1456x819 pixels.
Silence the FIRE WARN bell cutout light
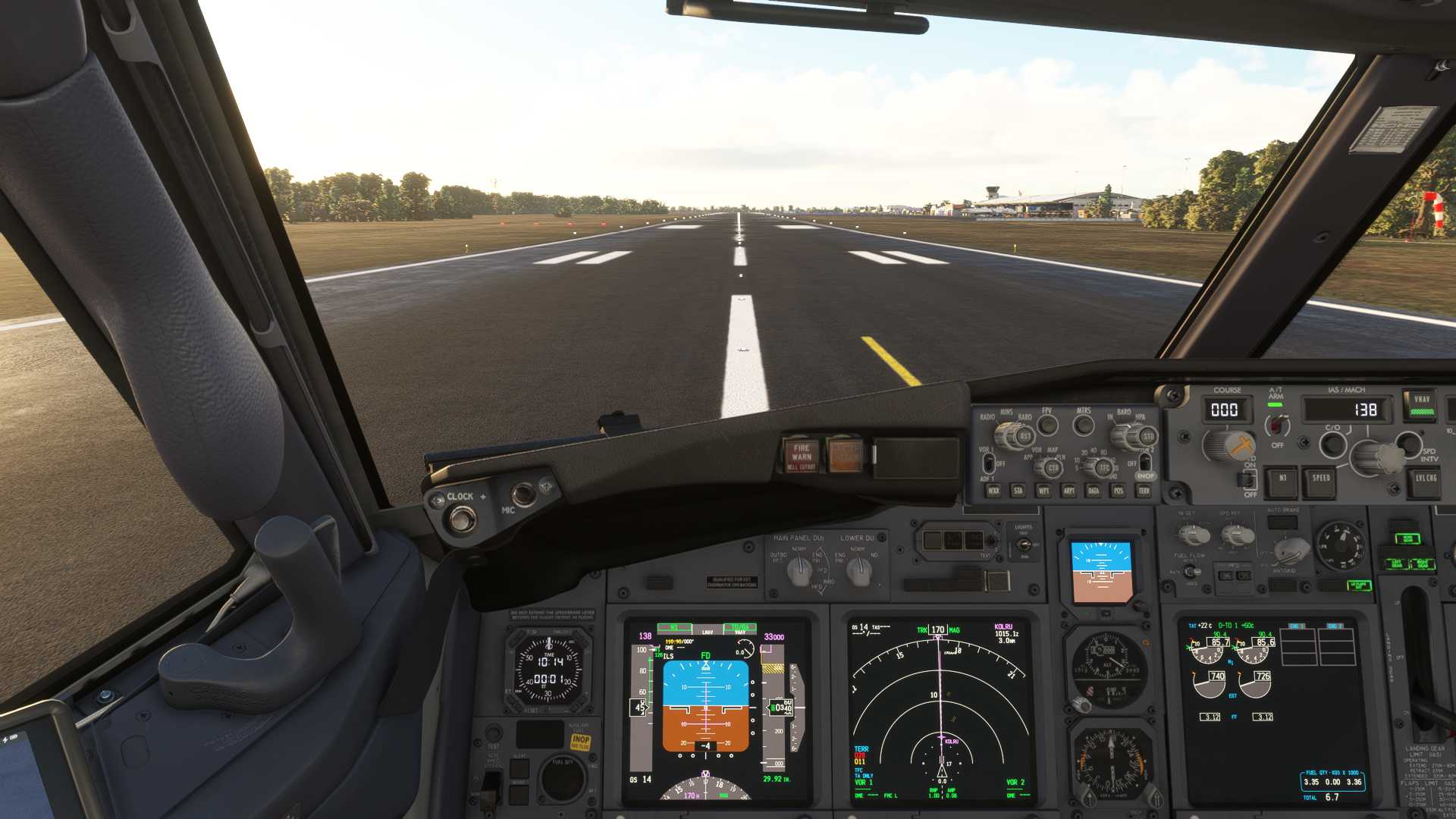[801, 455]
